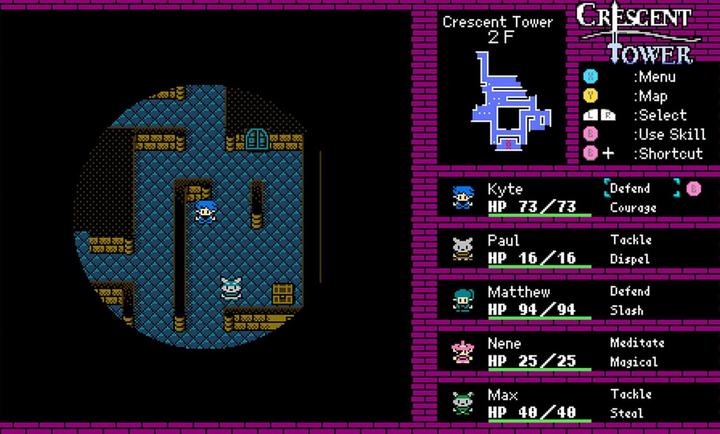Choose Matthew's Defend skill
Screen dimensions: 720x434
click(x=630, y=292)
